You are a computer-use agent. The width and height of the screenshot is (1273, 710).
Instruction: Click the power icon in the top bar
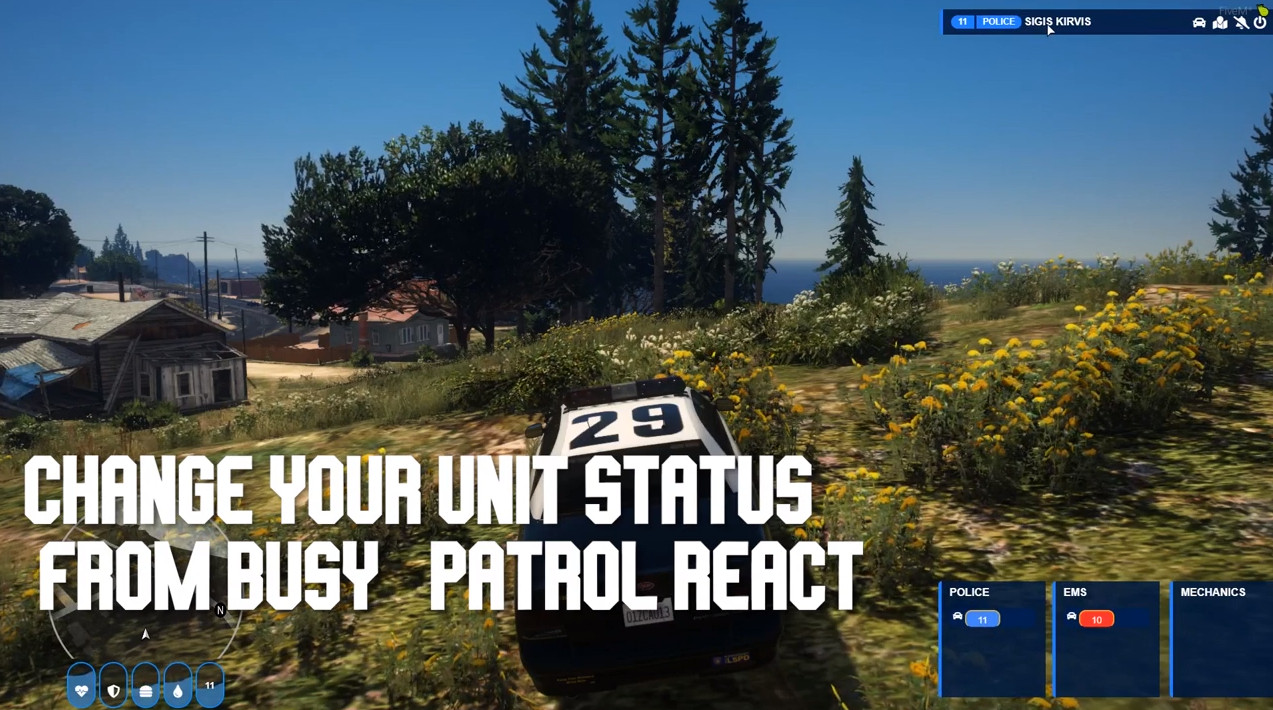(1260, 22)
